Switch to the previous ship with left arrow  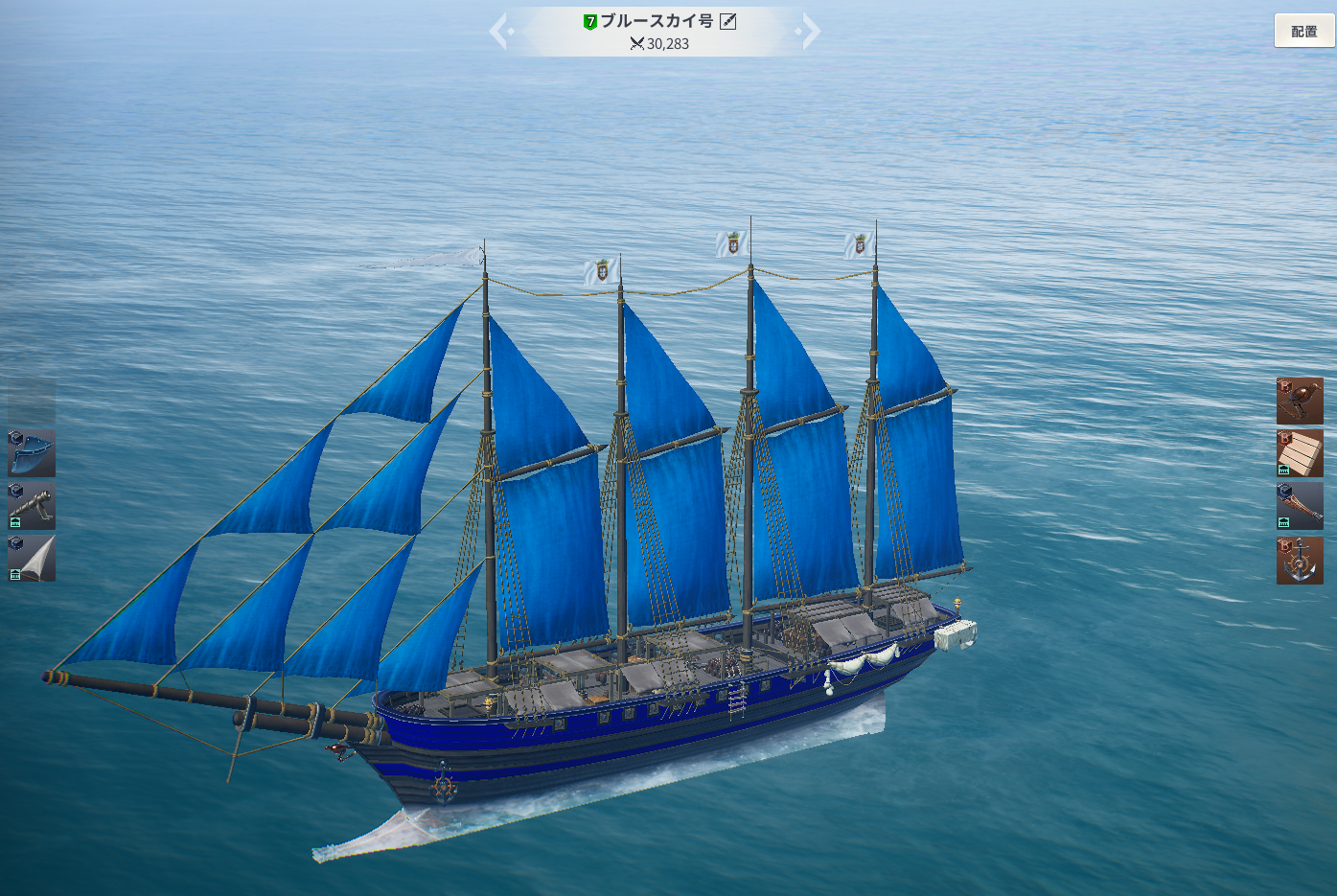499,31
